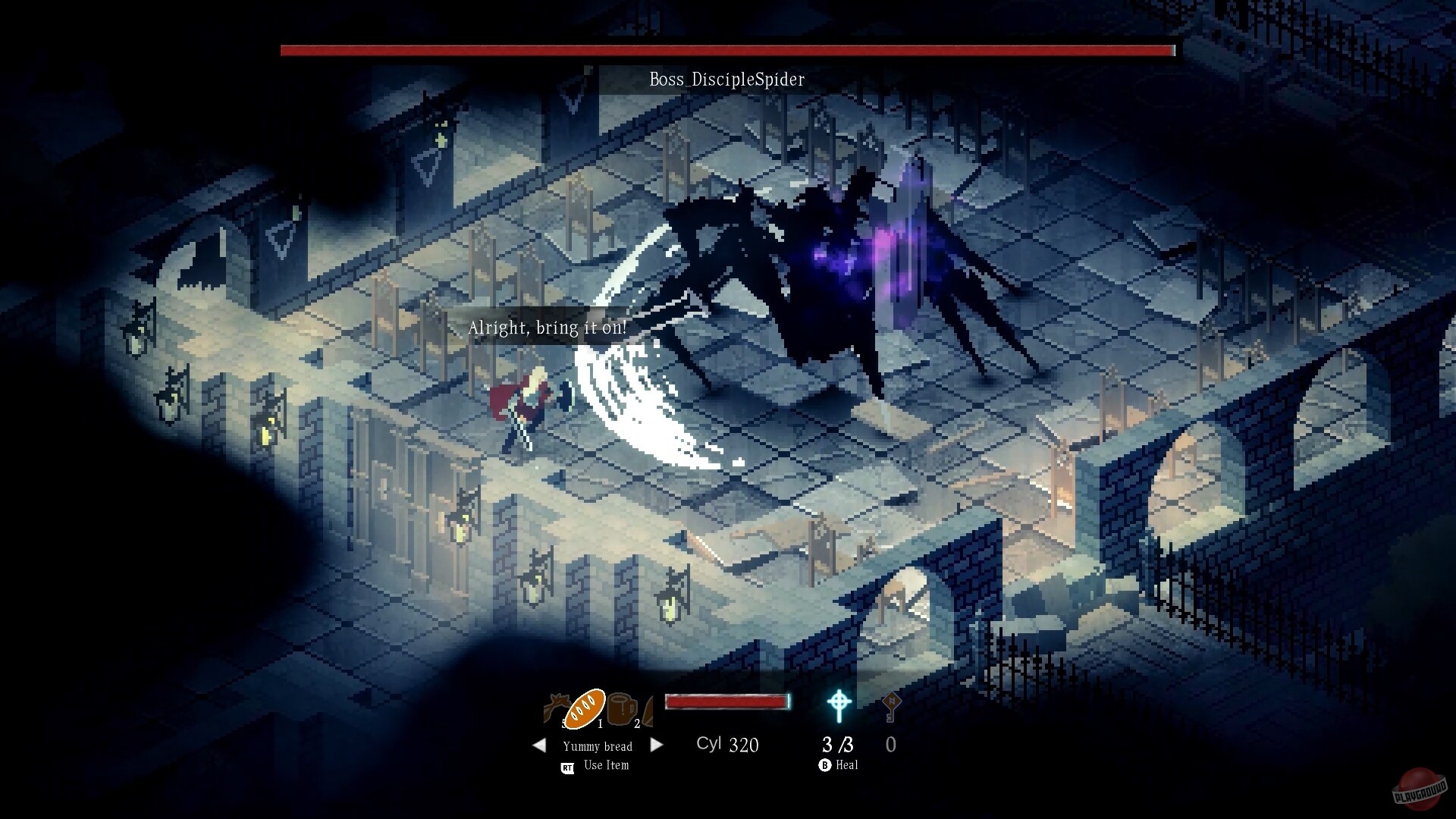Open the next item using the right chevron
Screen dimensions: 1456x819
[x=657, y=745]
